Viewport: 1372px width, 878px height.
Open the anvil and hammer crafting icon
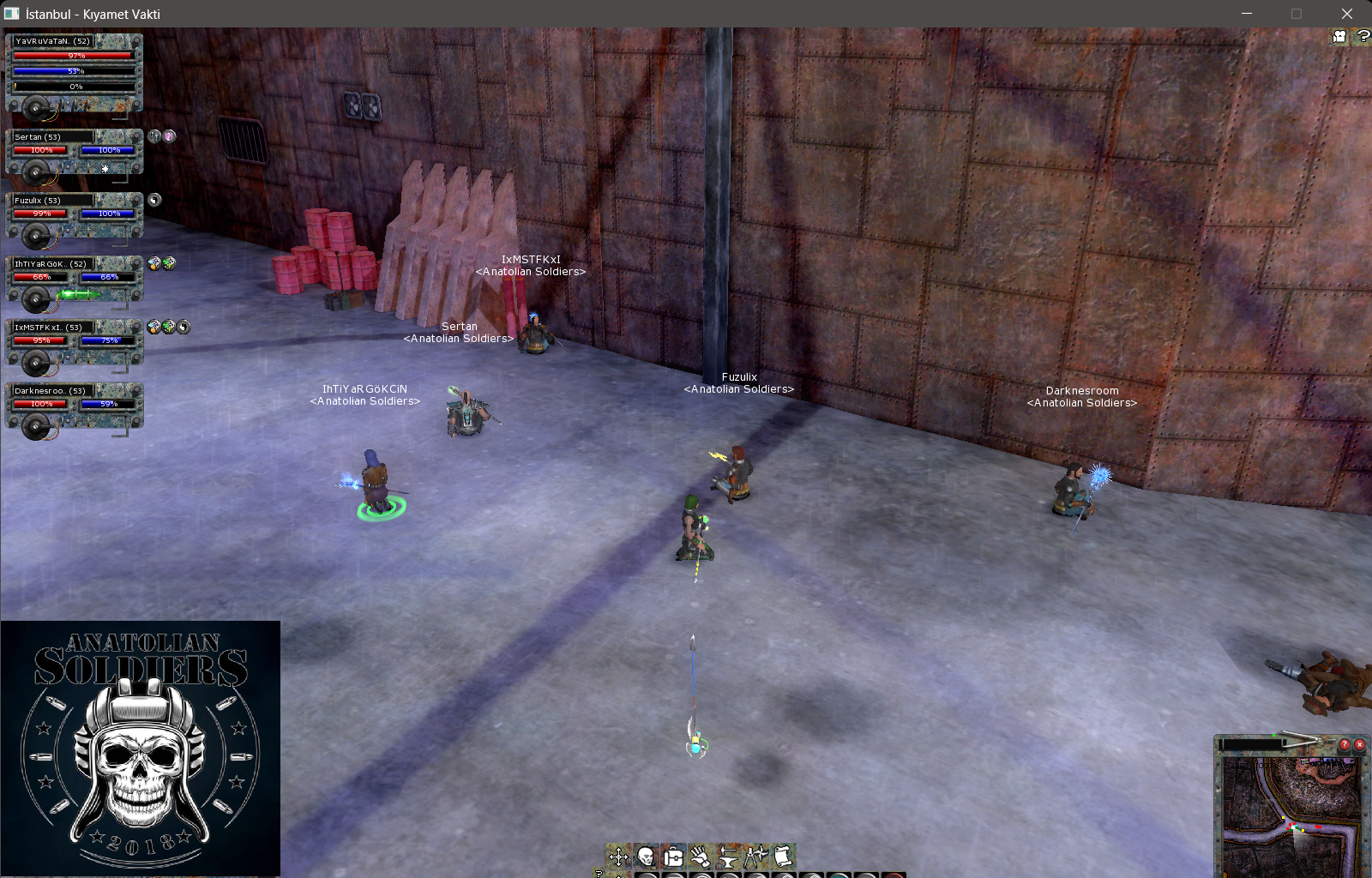point(728,856)
